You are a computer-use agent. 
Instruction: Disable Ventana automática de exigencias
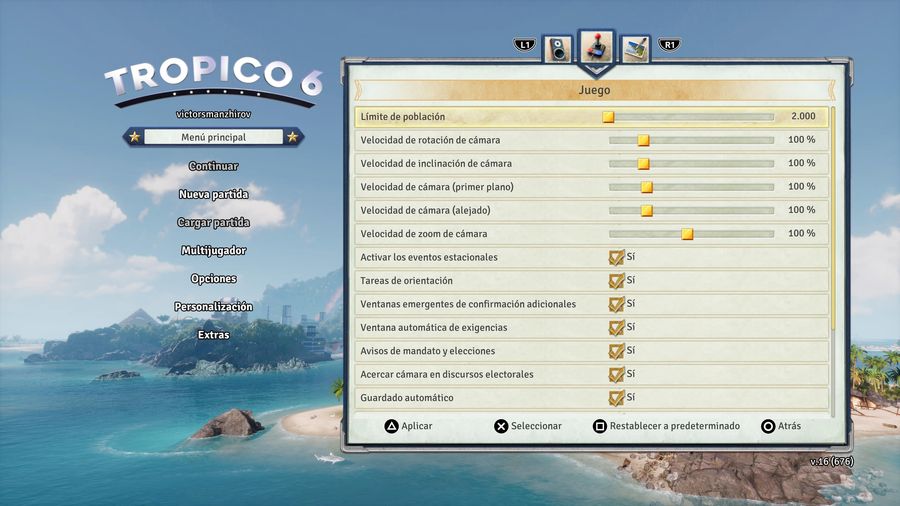pos(616,327)
